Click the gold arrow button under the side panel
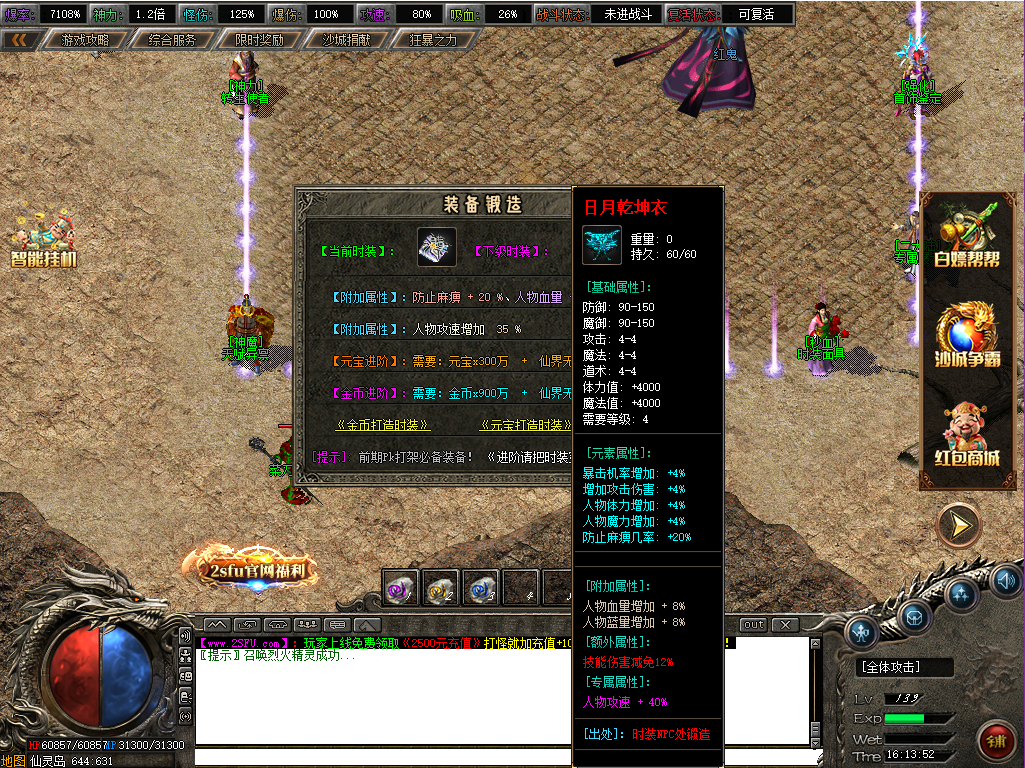The height and width of the screenshot is (768, 1025). pos(959,525)
